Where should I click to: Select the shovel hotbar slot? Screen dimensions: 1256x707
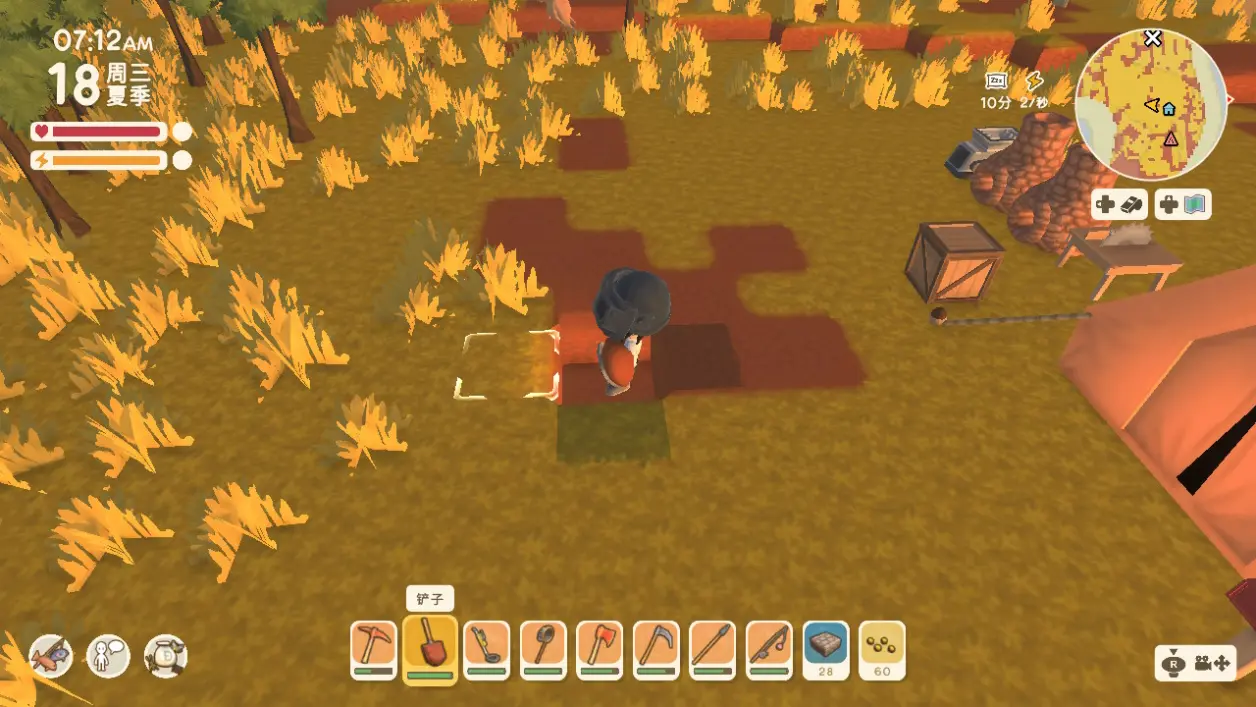[x=430, y=649]
